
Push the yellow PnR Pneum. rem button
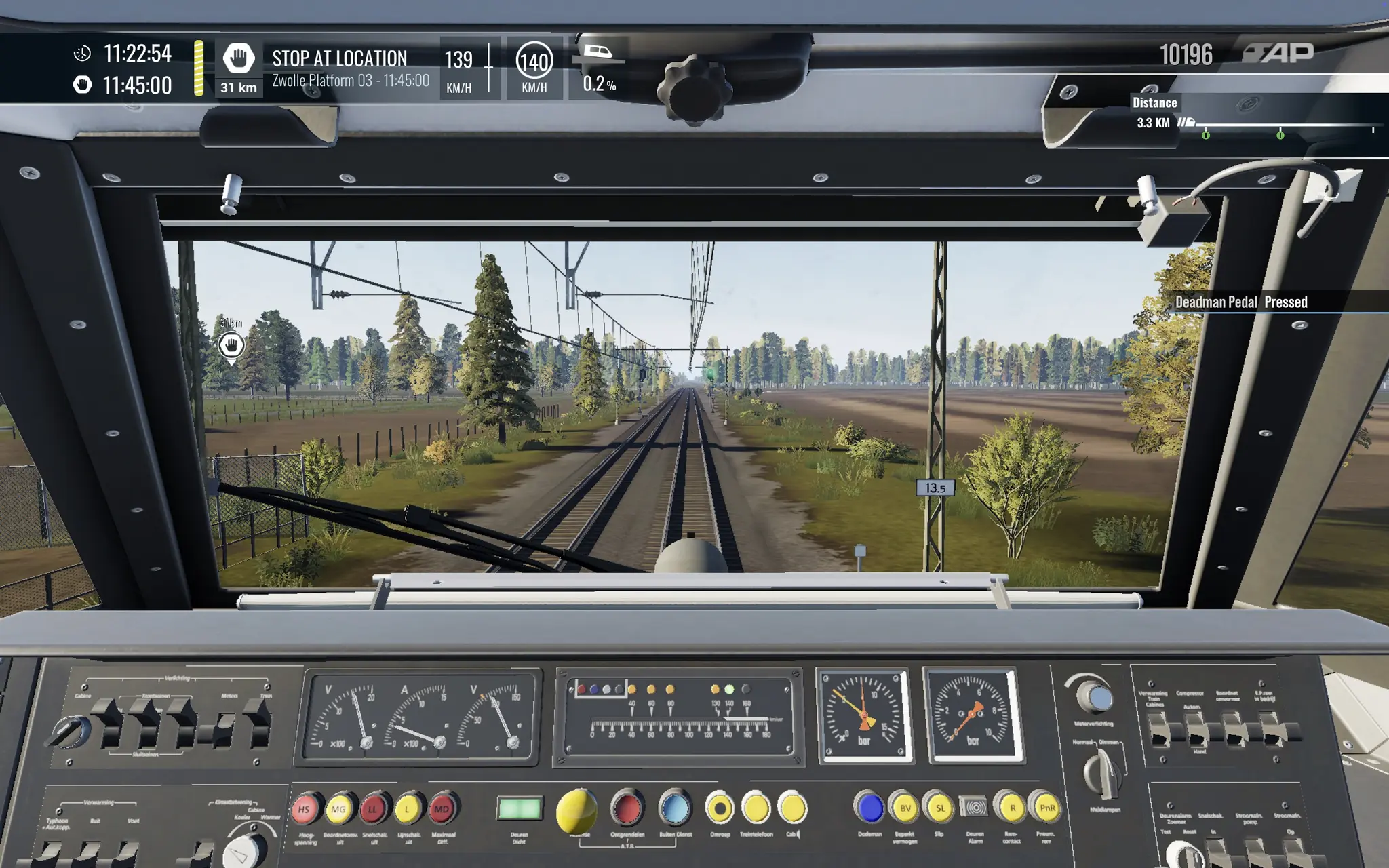tap(1046, 808)
